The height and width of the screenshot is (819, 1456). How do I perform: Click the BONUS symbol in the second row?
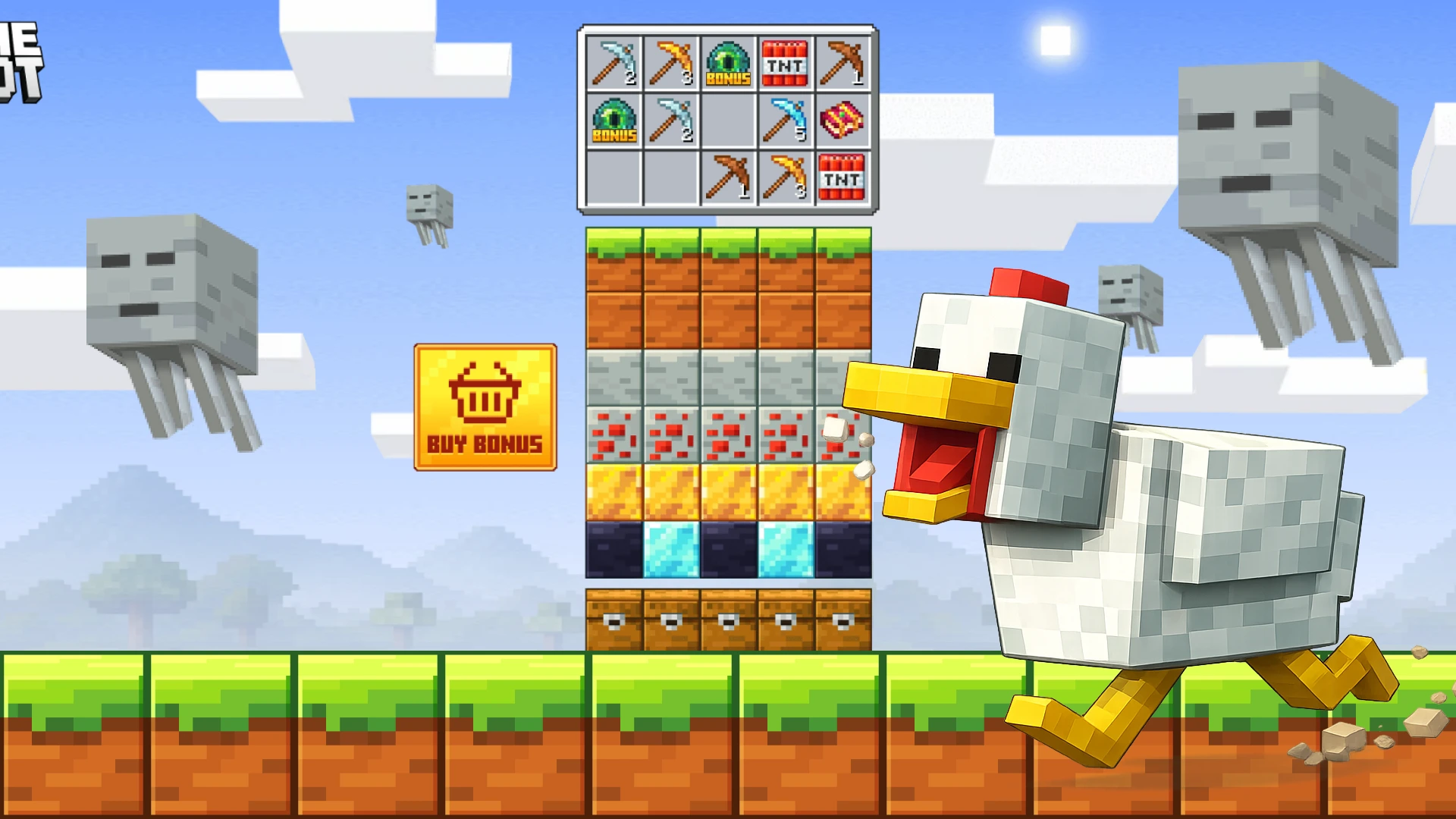point(614,121)
